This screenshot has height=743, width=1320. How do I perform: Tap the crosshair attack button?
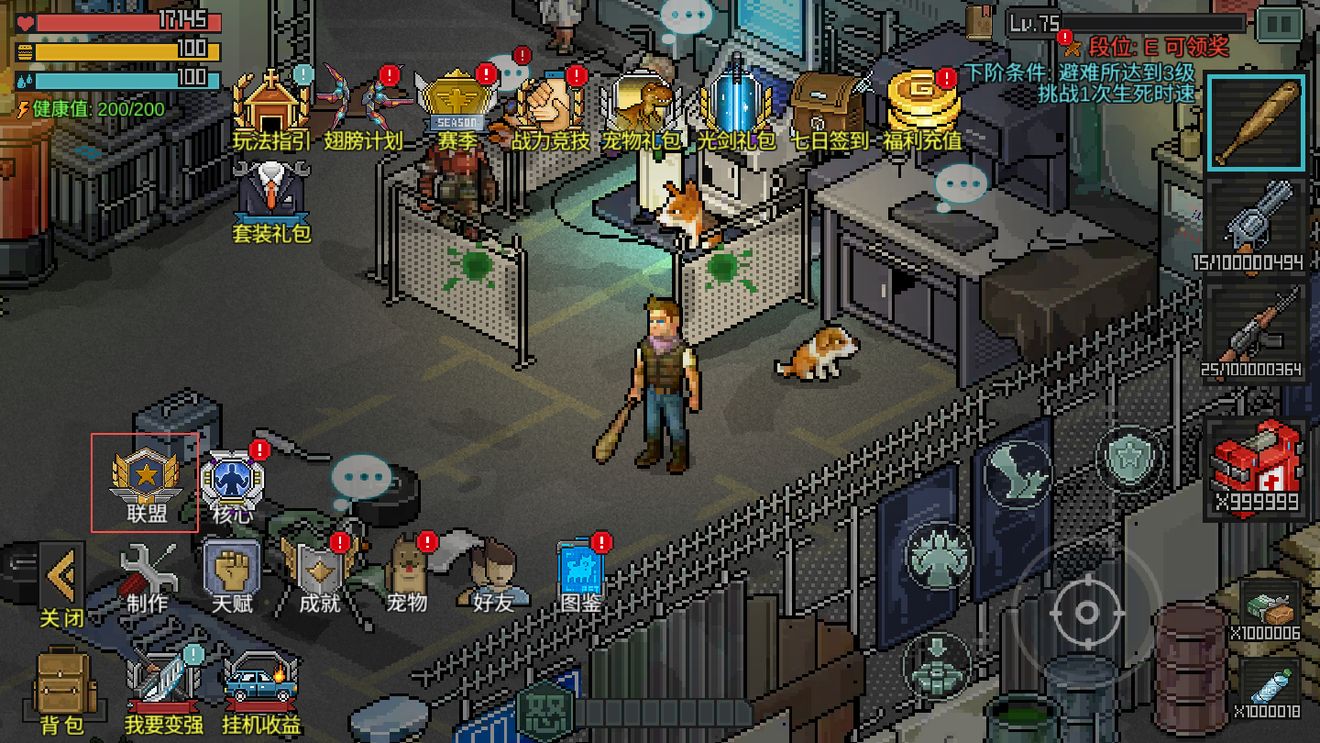pyautogui.click(x=1086, y=612)
